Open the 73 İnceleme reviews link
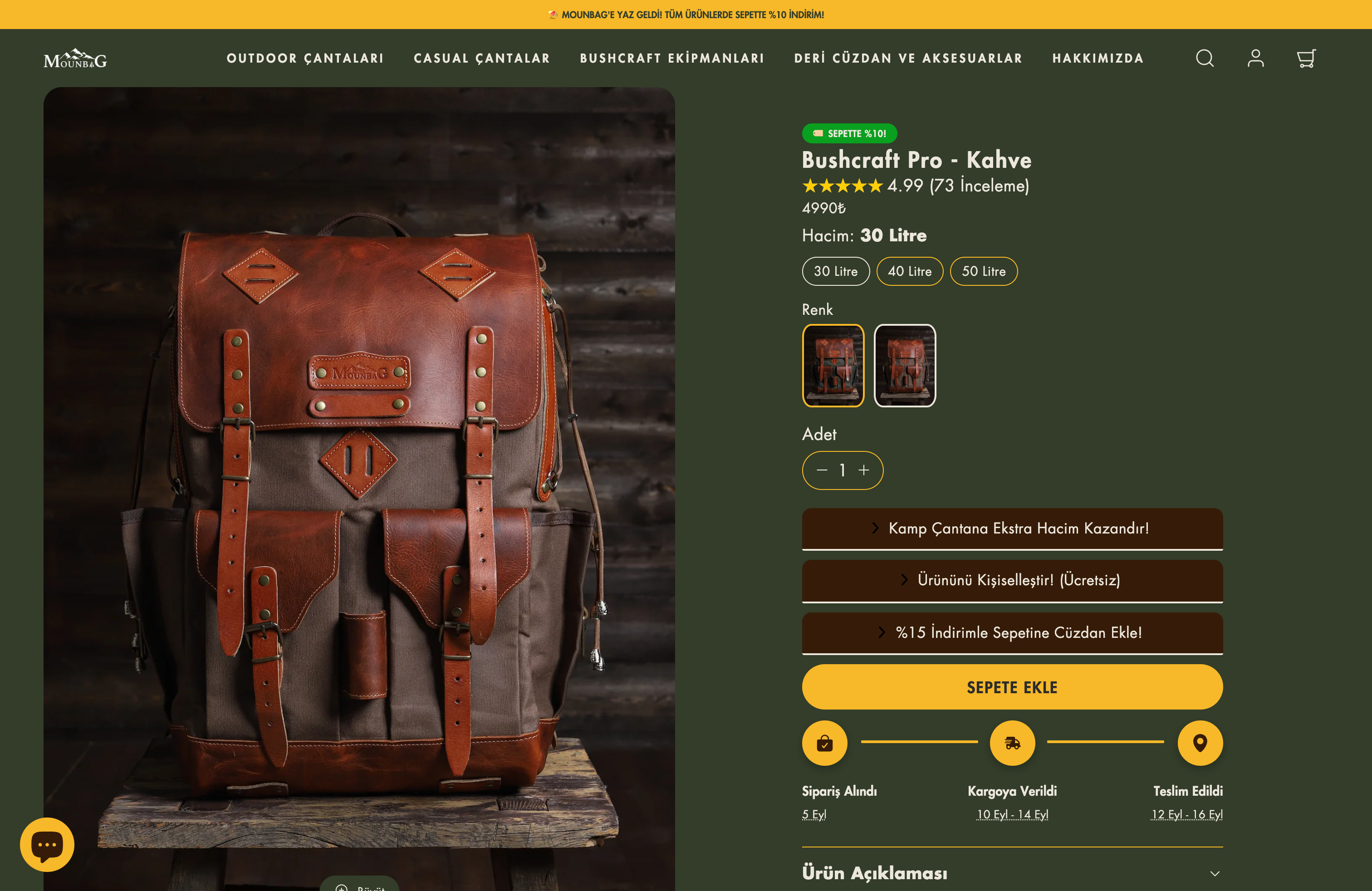The image size is (1372, 891). [x=978, y=186]
